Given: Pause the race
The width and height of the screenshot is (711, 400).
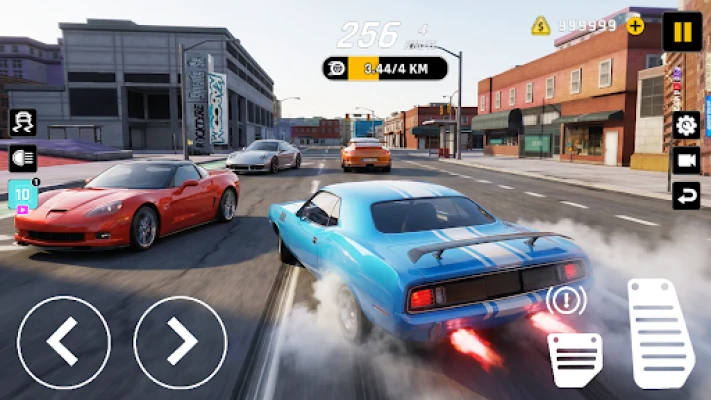Looking at the screenshot, I should click(x=682, y=31).
